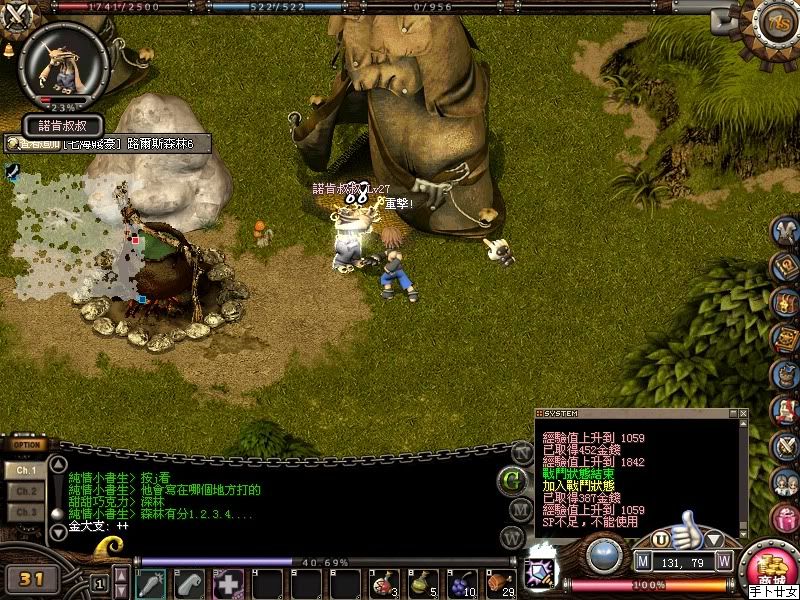Switch to chat channel Ch.1
This screenshot has height=600, width=800.
27,469
